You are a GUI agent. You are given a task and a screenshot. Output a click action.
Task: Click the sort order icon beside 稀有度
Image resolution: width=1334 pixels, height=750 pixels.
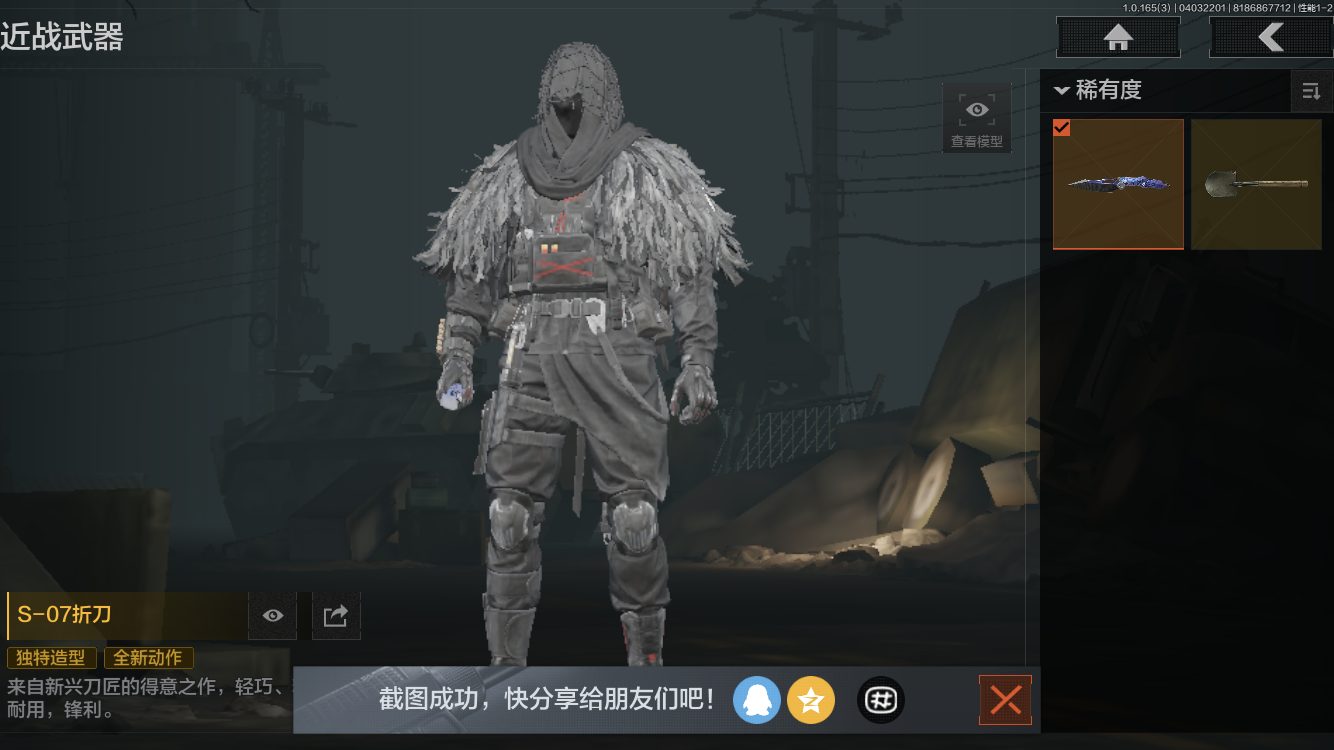[1312, 91]
